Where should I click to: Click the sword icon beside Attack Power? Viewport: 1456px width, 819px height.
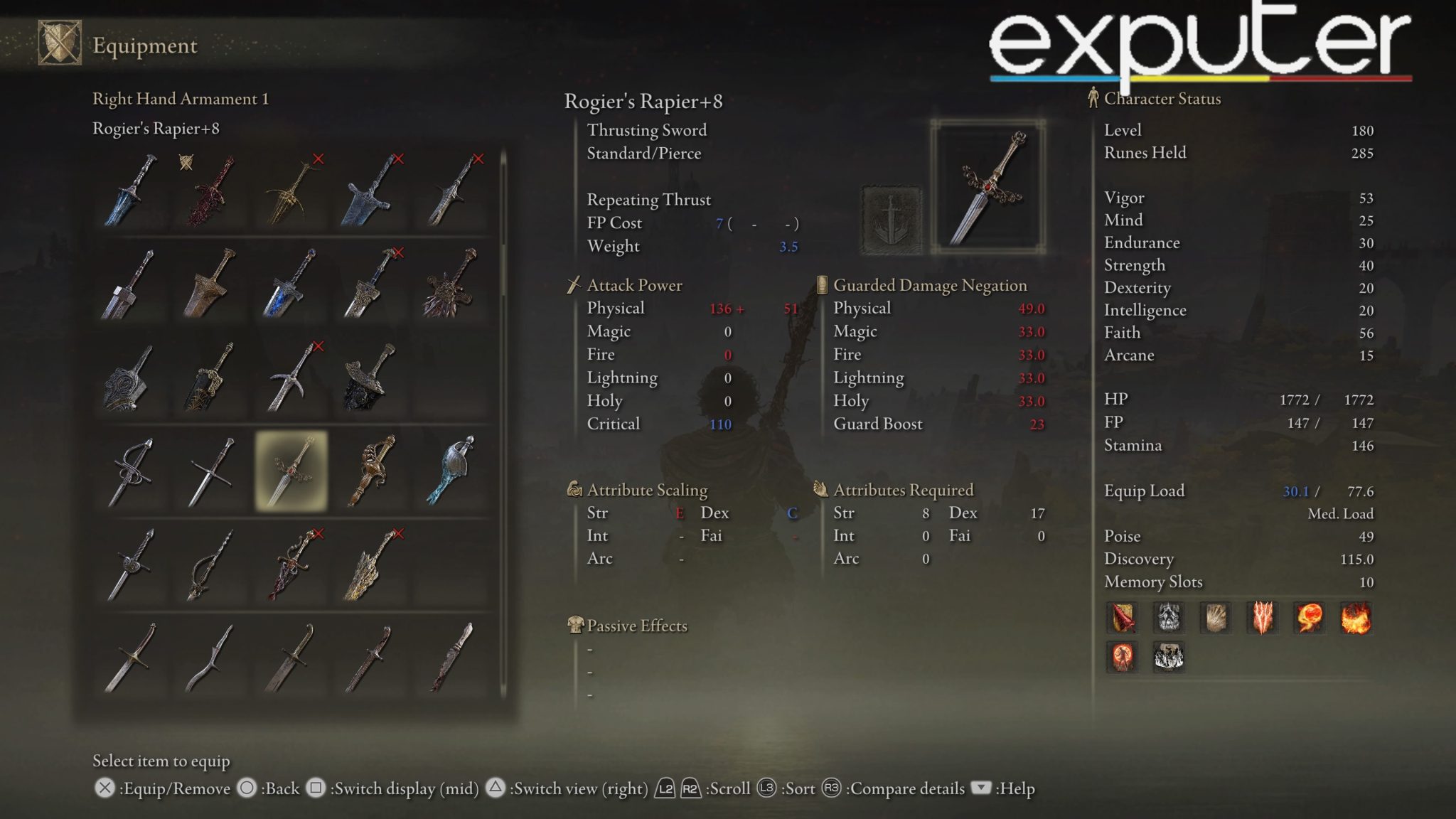point(573,285)
